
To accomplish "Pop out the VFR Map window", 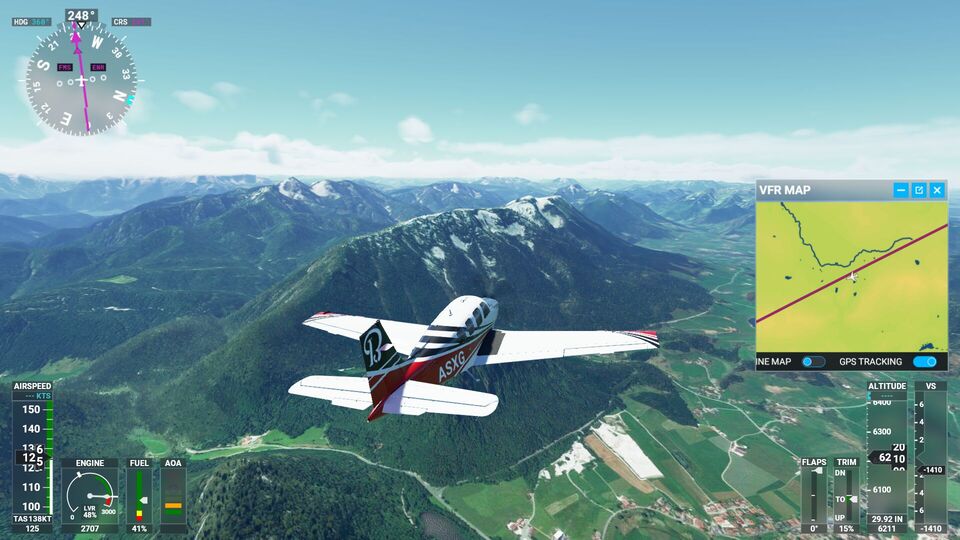I will (919, 190).
